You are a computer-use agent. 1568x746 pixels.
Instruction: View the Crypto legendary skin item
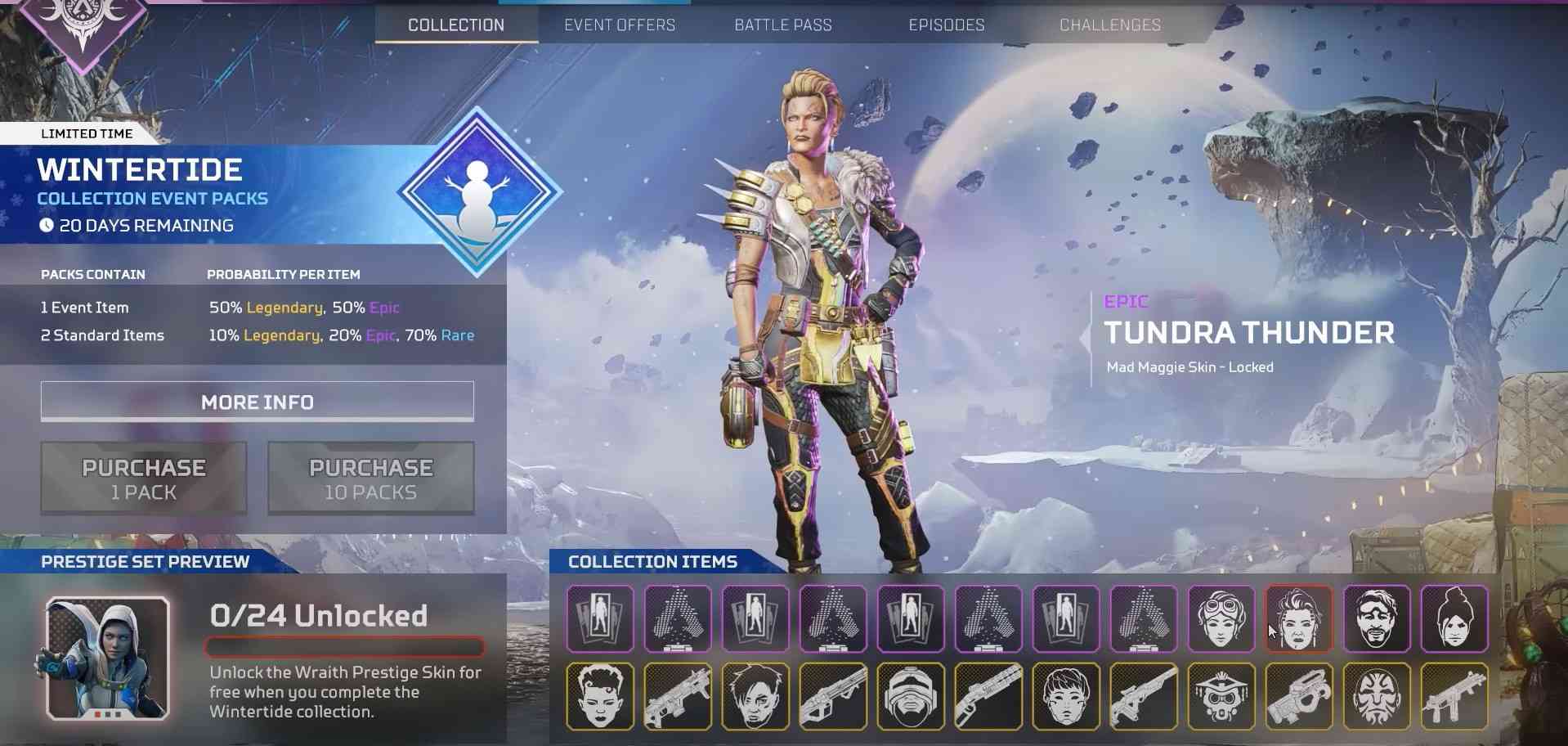pyautogui.click(x=755, y=697)
